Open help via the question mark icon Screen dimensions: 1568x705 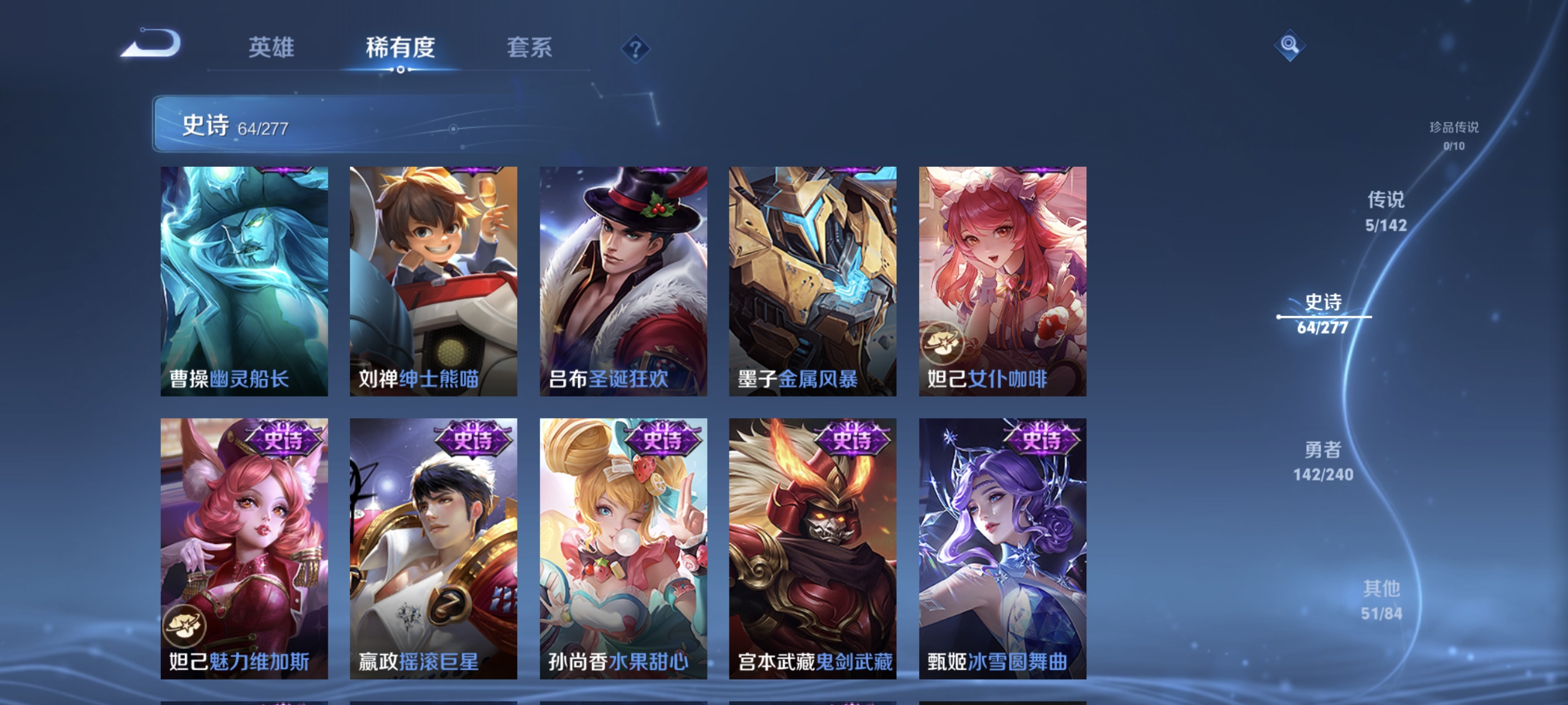pyautogui.click(x=635, y=48)
